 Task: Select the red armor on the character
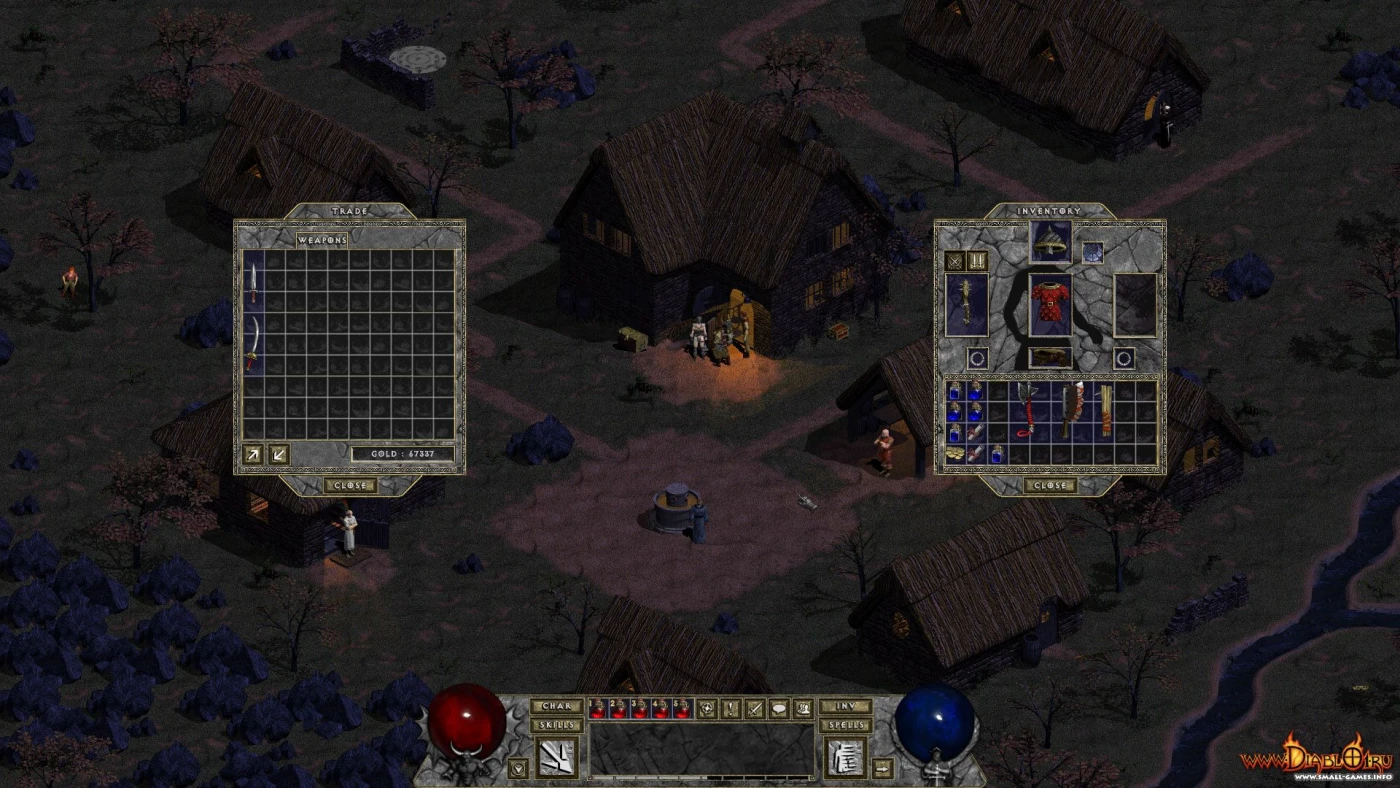pyautogui.click(x=1050, y=306)
